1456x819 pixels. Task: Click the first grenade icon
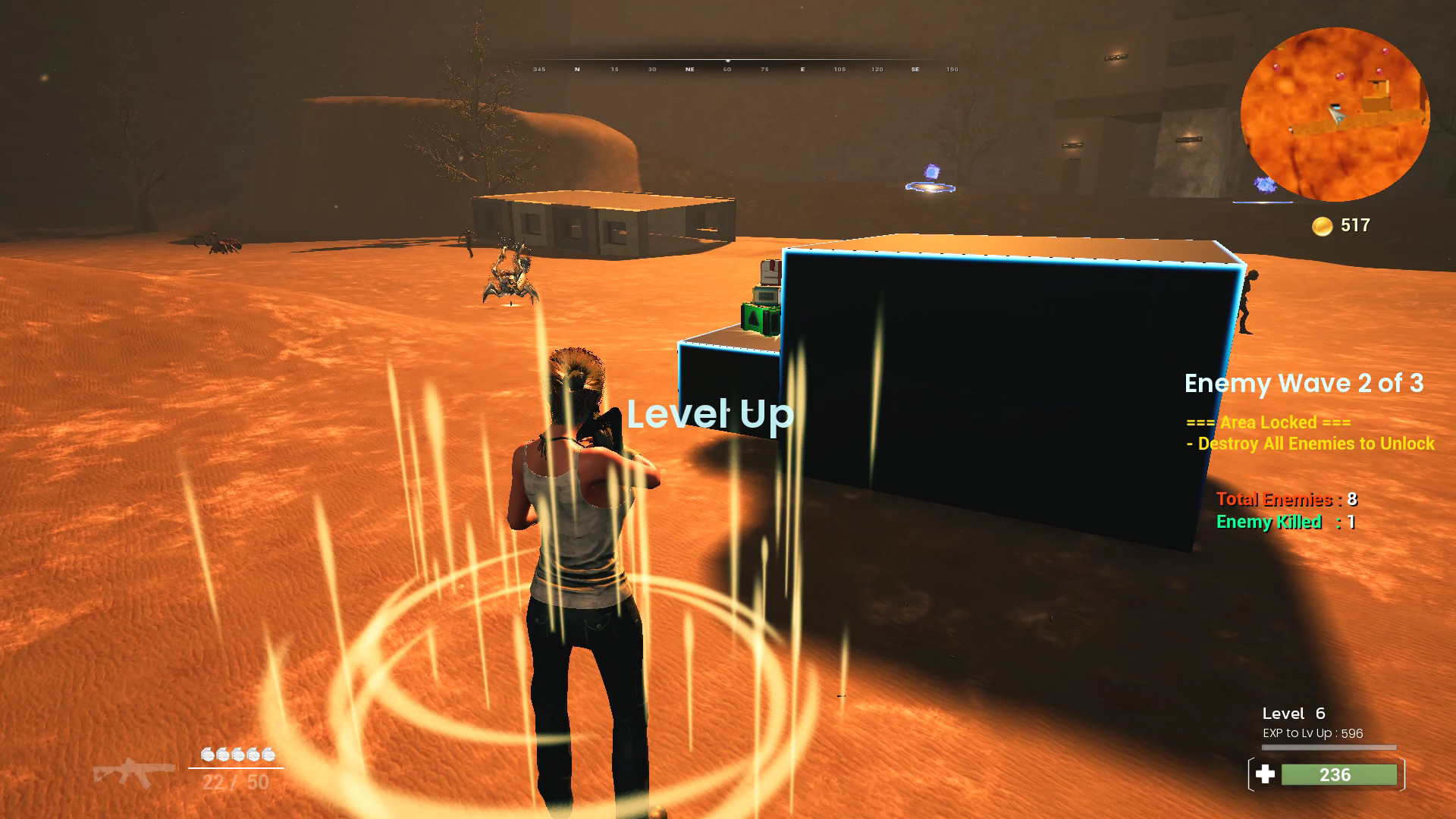(x=209, y=755)
